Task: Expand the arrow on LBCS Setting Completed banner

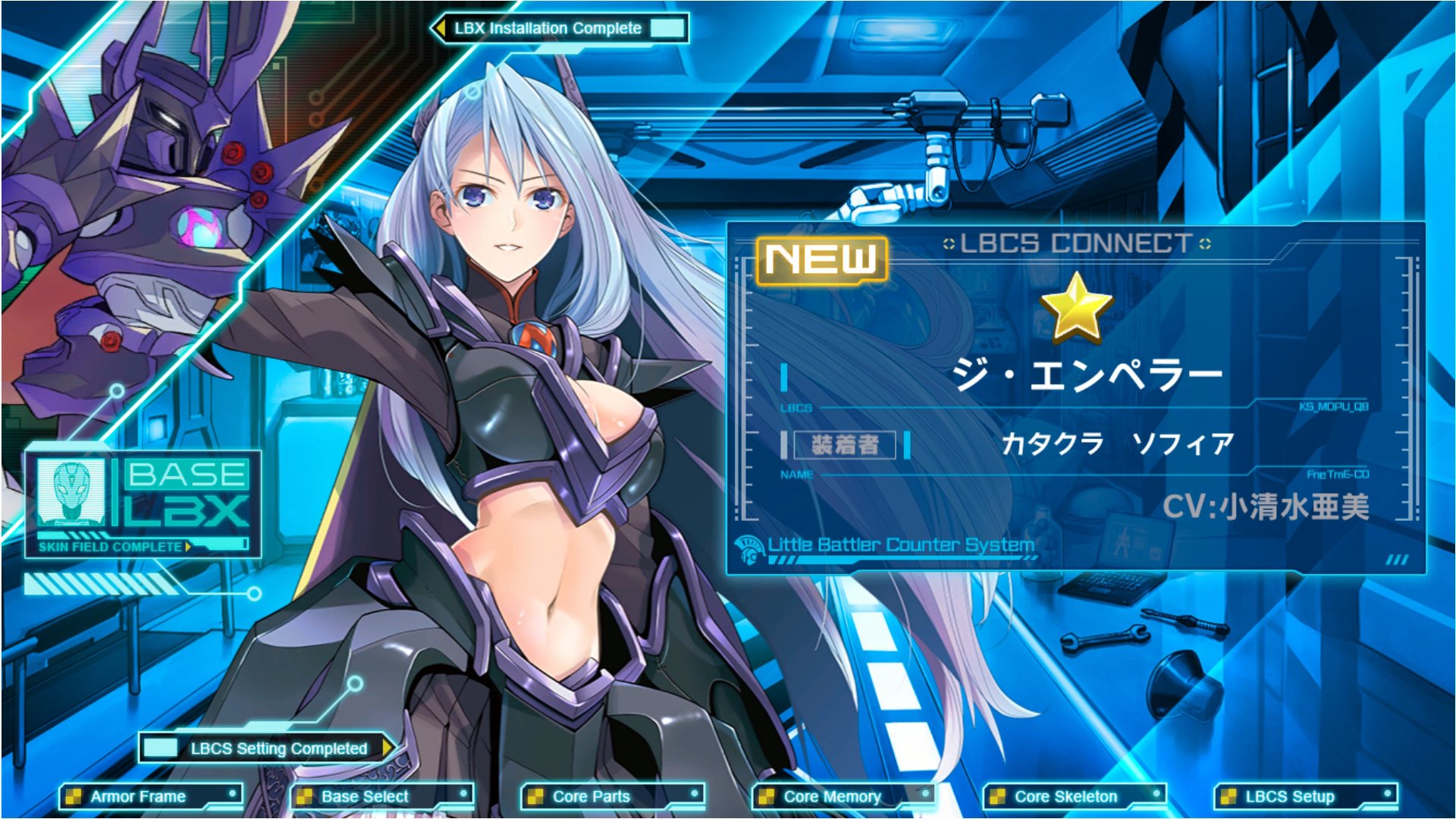Action: point(389,747)
